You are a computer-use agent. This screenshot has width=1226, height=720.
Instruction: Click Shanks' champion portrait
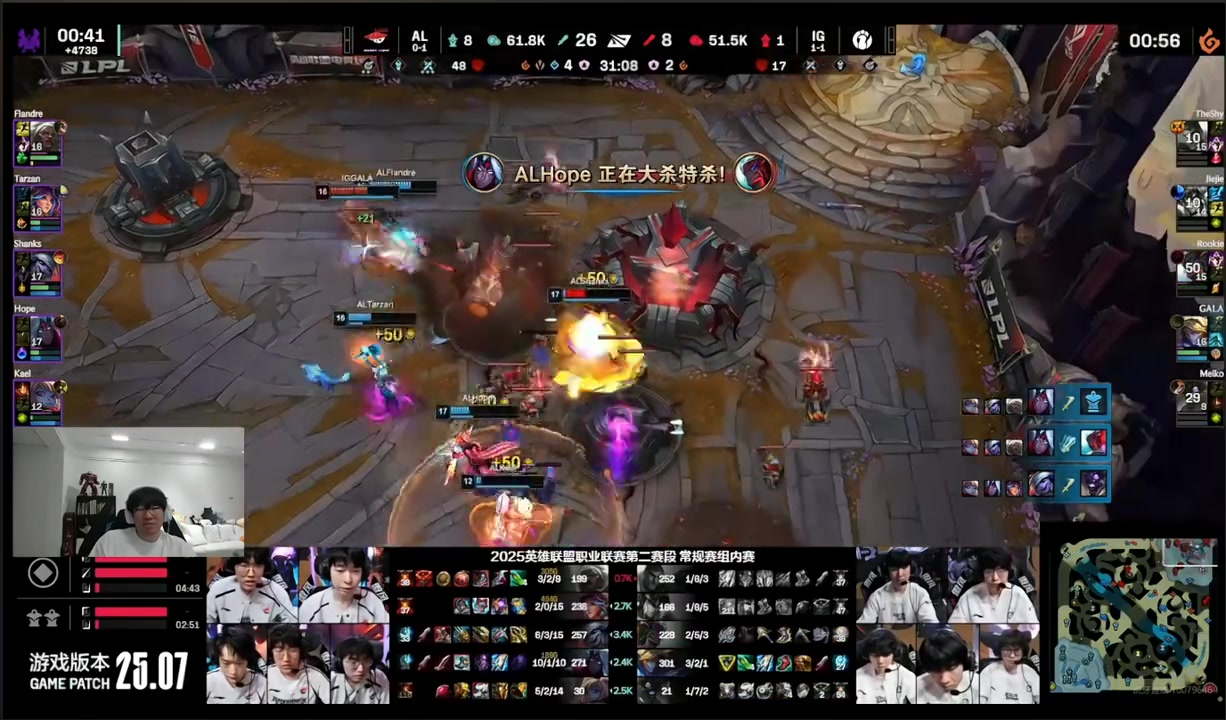(x=33, y=265)
